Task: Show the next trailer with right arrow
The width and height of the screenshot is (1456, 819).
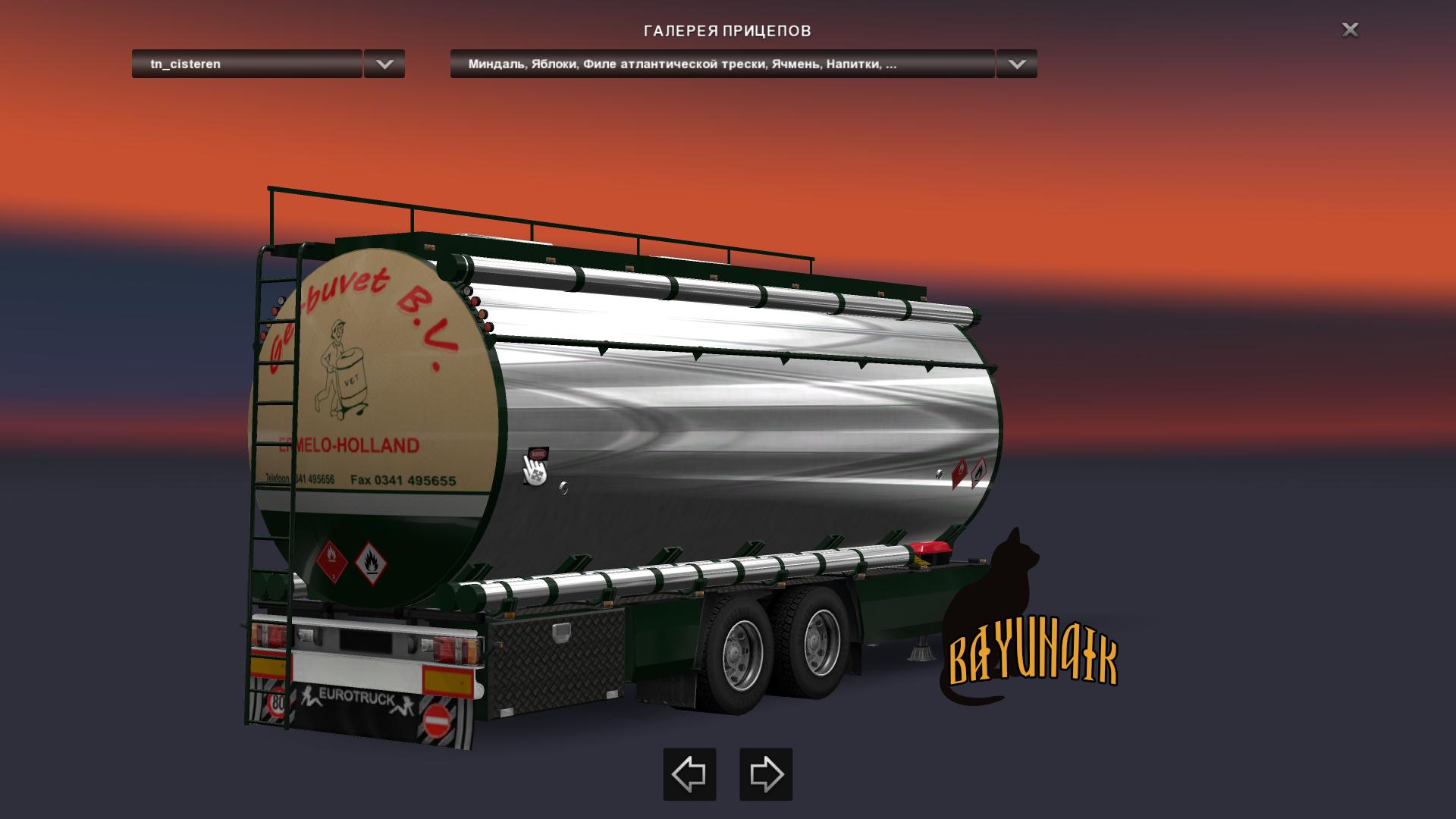Action: 766,774
